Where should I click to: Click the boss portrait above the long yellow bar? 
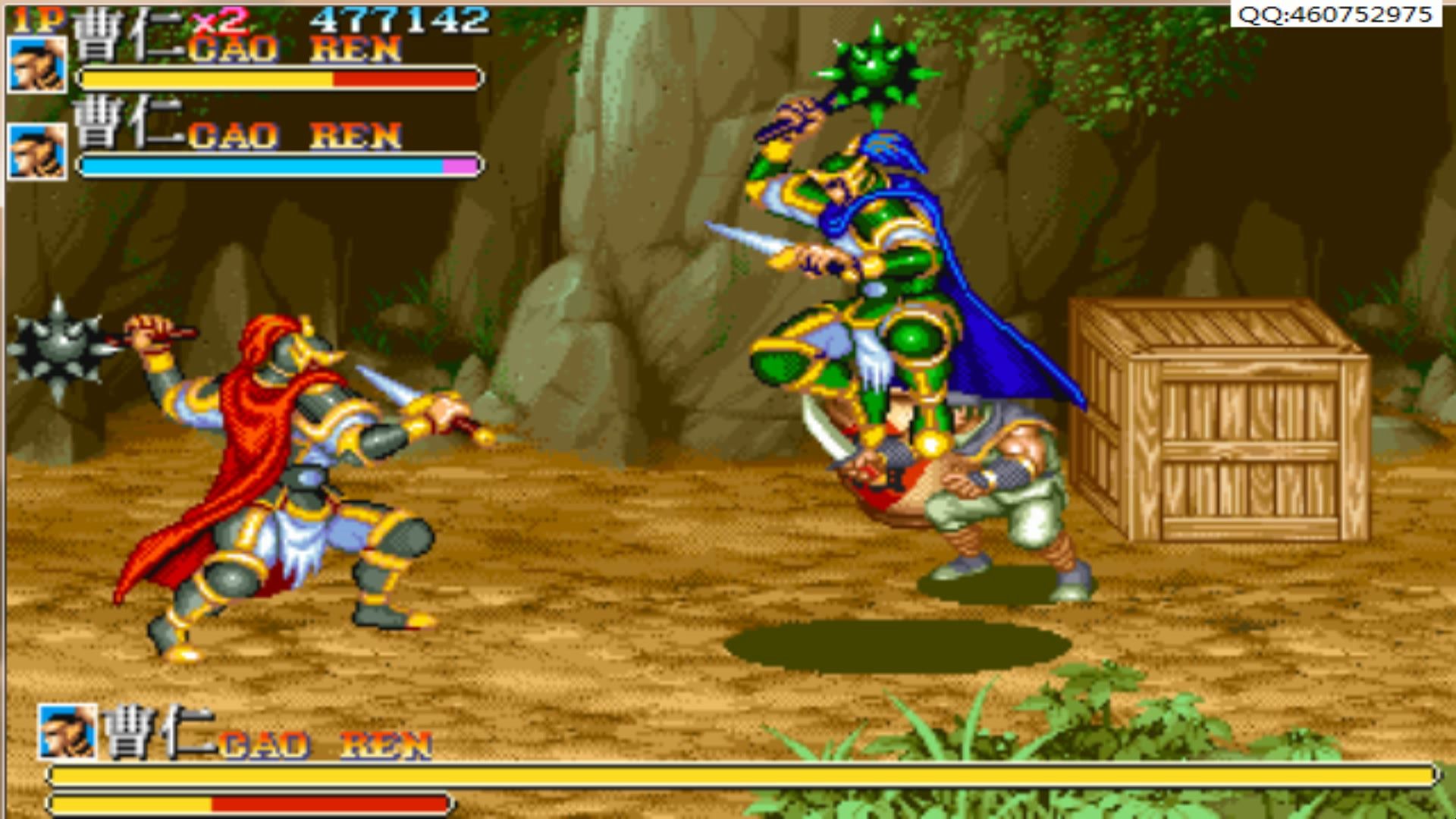(x=67, y=732)
